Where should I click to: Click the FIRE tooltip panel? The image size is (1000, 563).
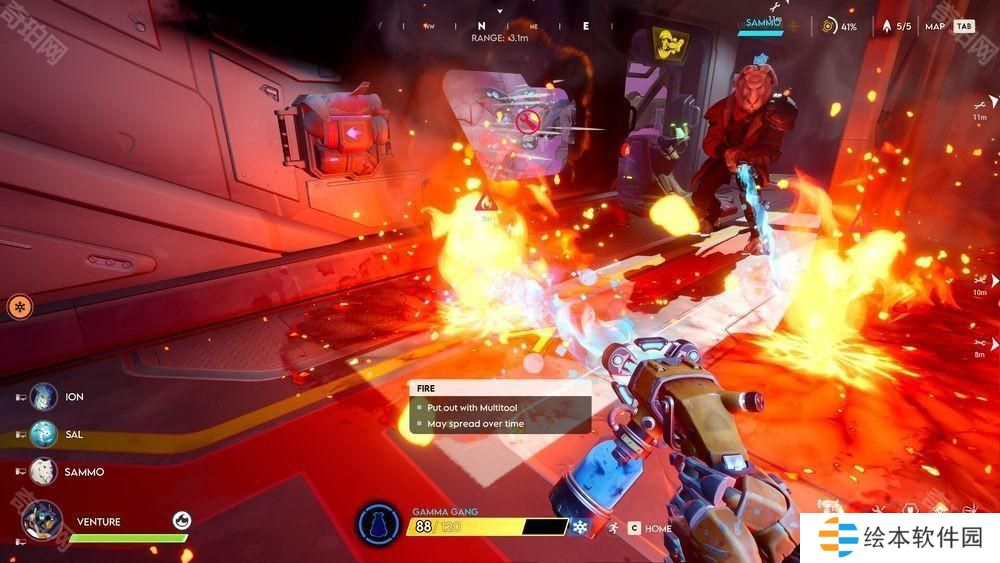point(499,407)
